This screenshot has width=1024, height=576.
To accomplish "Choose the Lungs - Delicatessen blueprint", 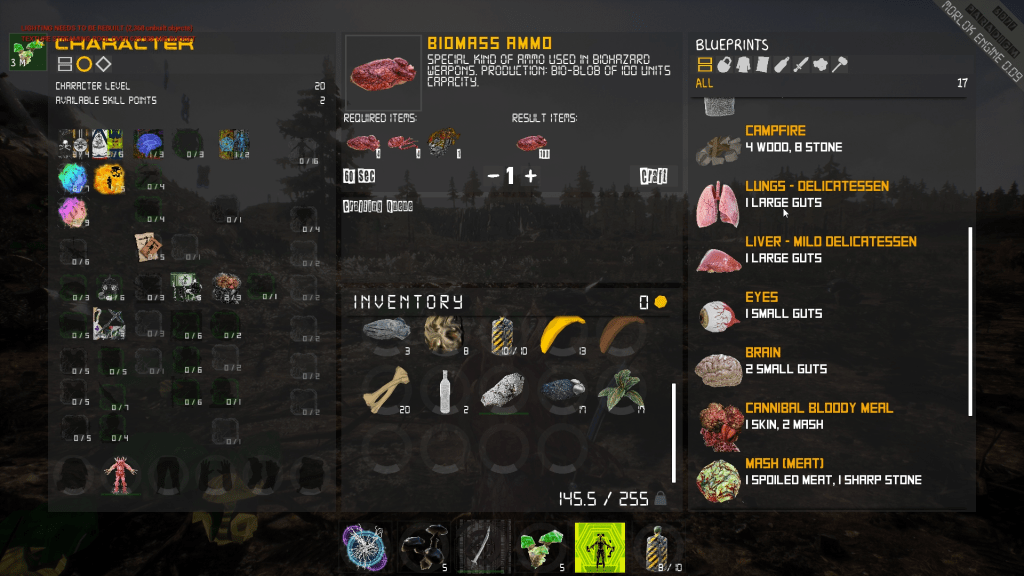I will pyautogui.click(x=816, y=194).
